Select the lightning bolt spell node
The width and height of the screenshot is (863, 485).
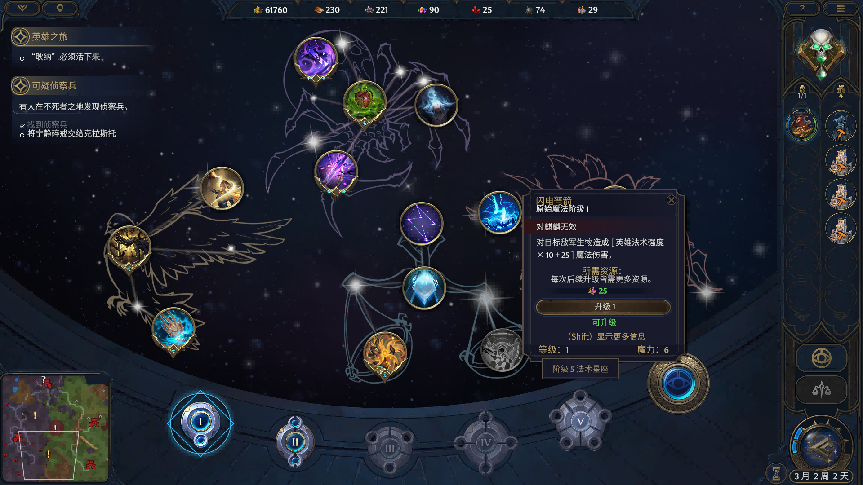click(x=498, y=212)
